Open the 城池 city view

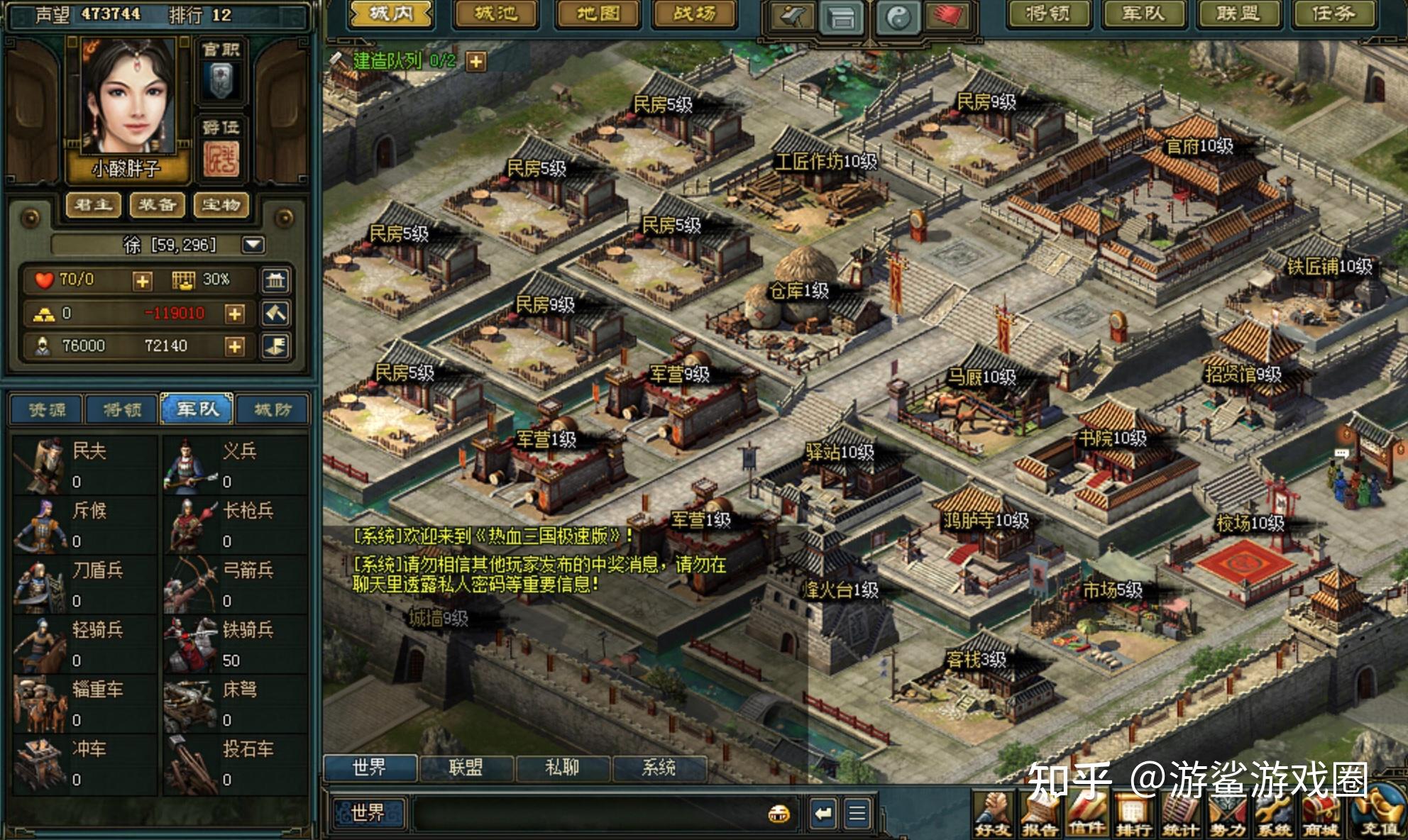495,14
